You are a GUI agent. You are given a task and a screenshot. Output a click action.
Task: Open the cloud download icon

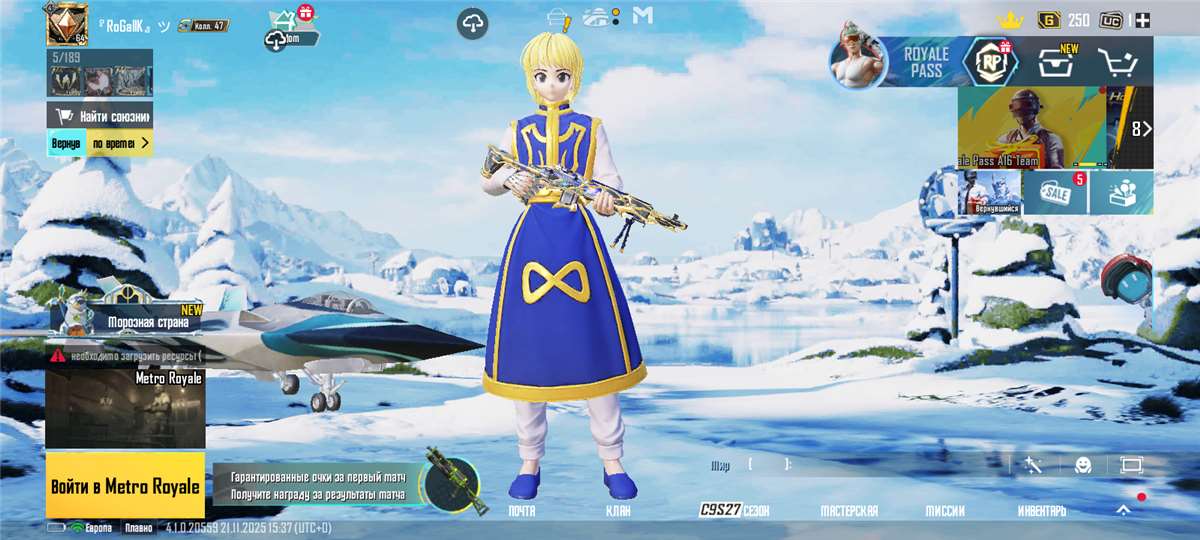pos(473,24)
